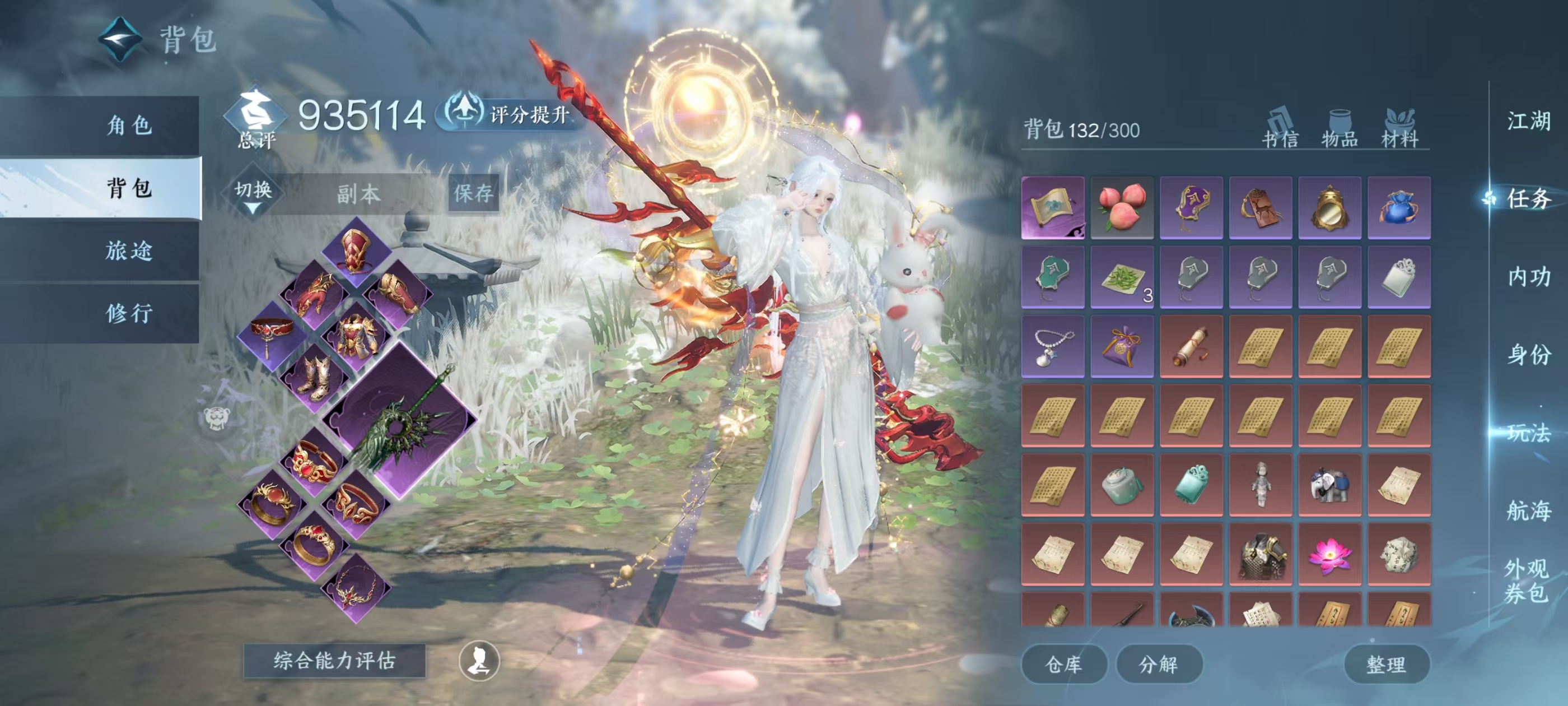Choose 分解 to dismantle items

1158,664
